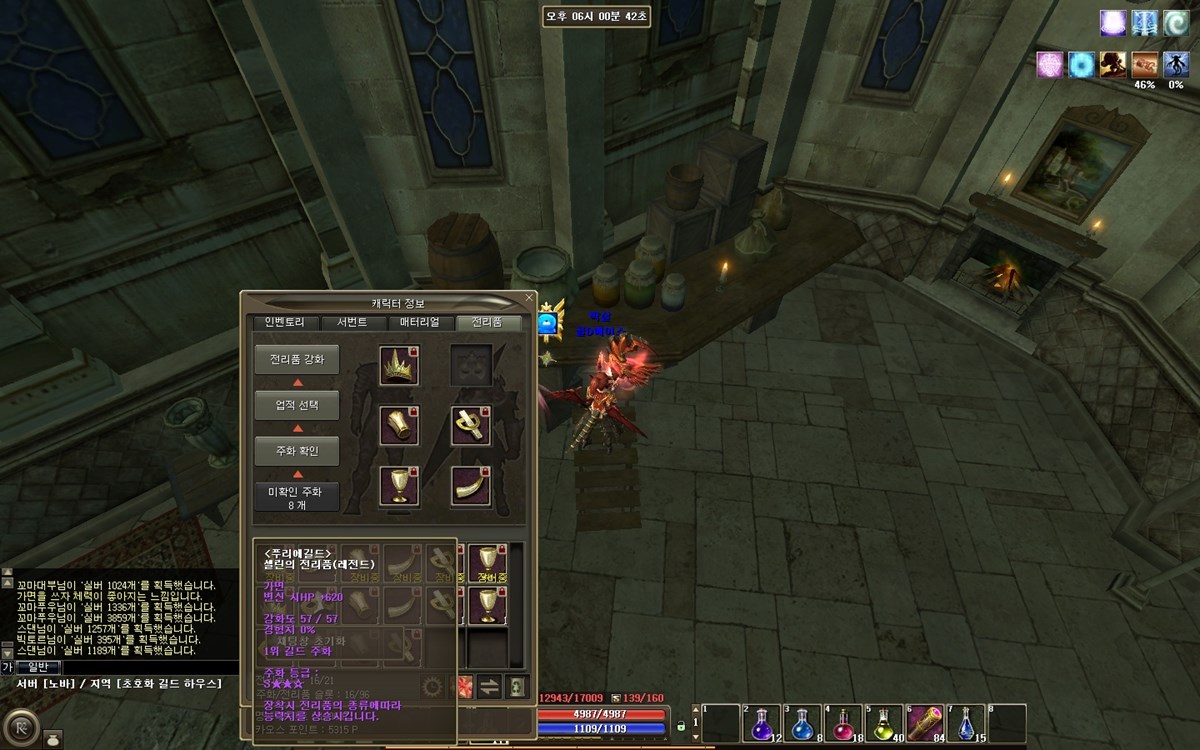Select the 일반 chat channel button
The image size is (1200, 750).
pyautogui.click(x=37, y=667)
